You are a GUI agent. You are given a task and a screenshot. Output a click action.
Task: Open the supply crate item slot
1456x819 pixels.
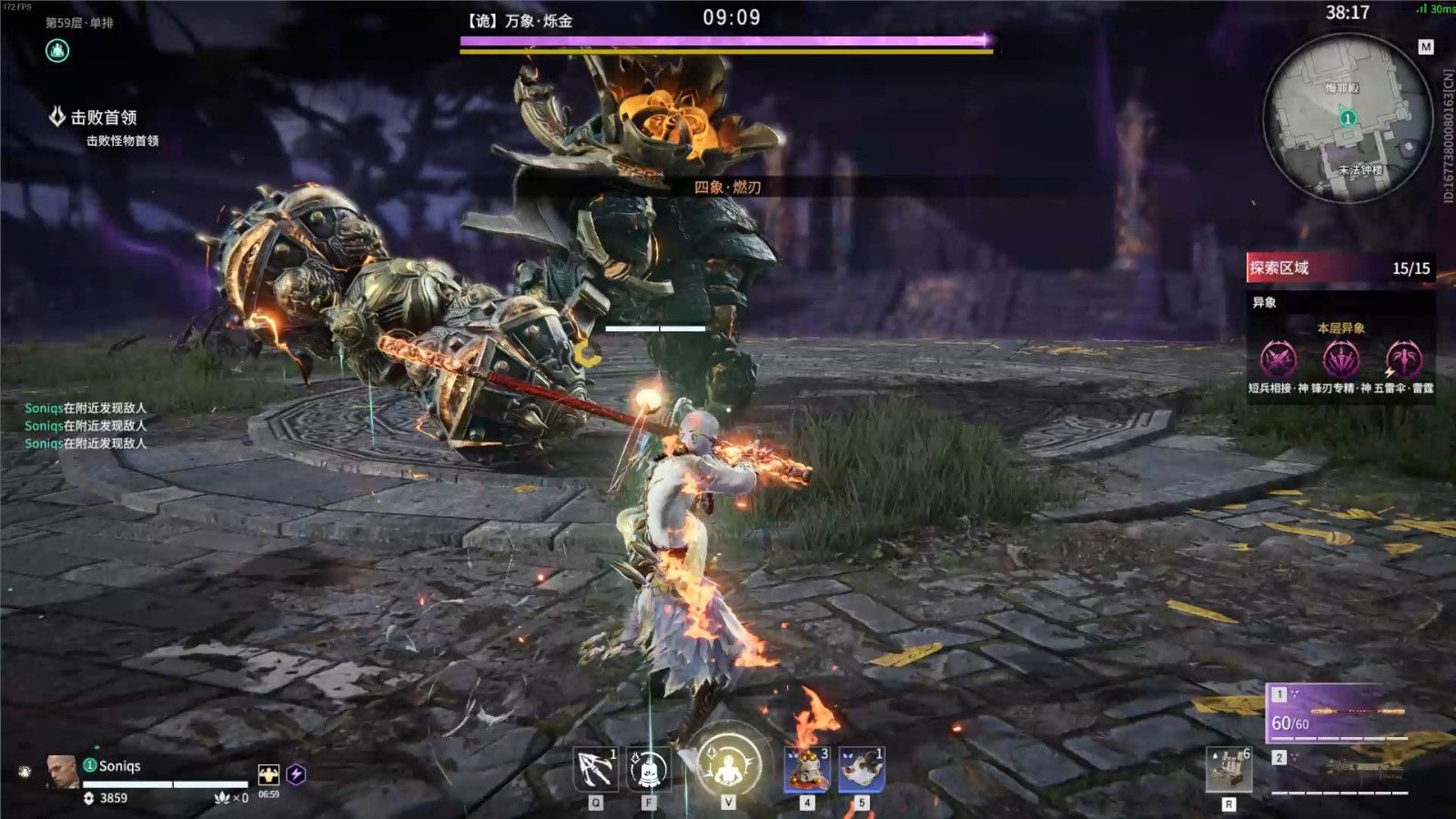(1228, 770)
